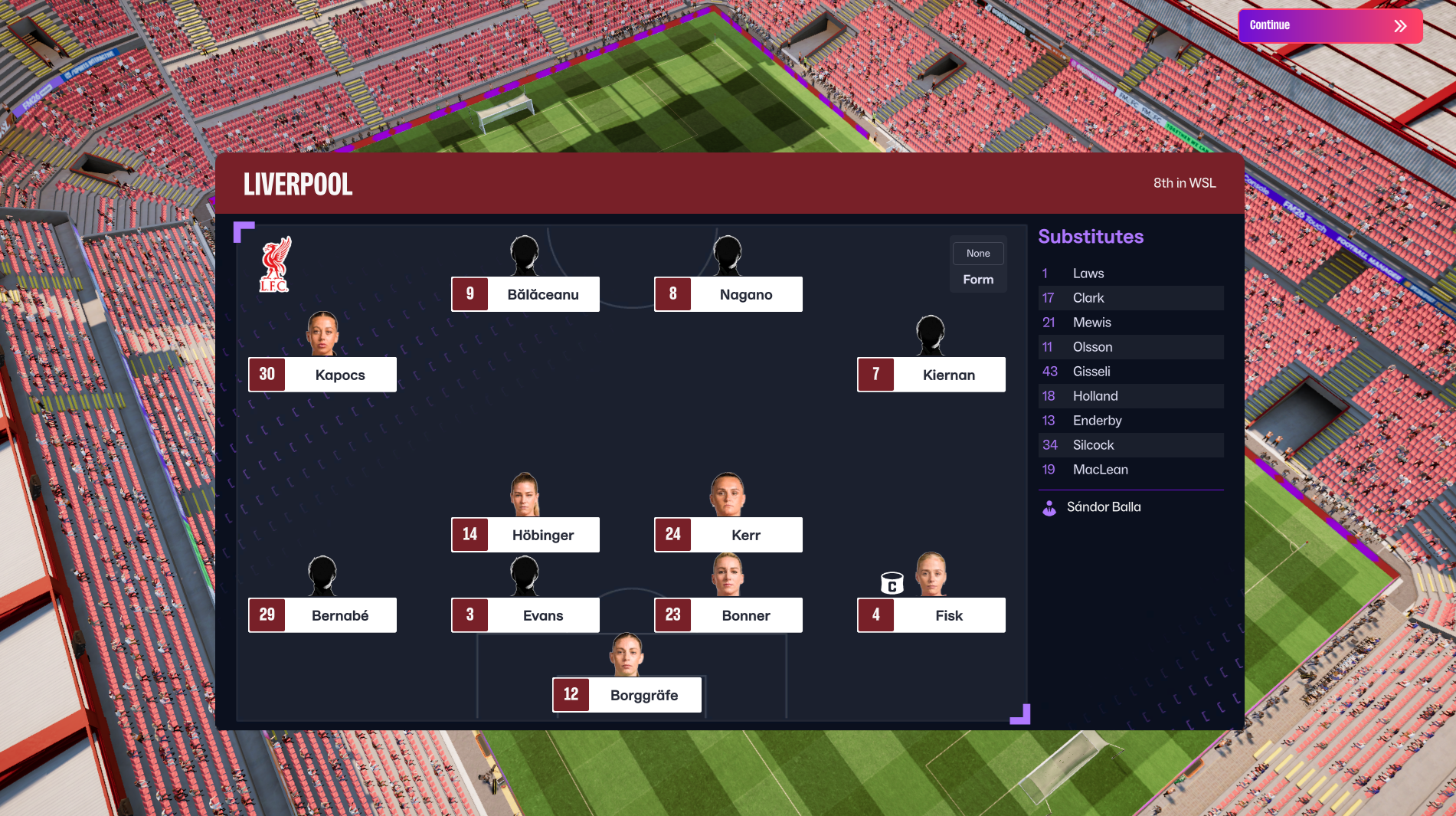This screenshot has height=816, width=1456.
Task: Select Nagano's player card
Action: pyautogui.click(x=728, y=294)
